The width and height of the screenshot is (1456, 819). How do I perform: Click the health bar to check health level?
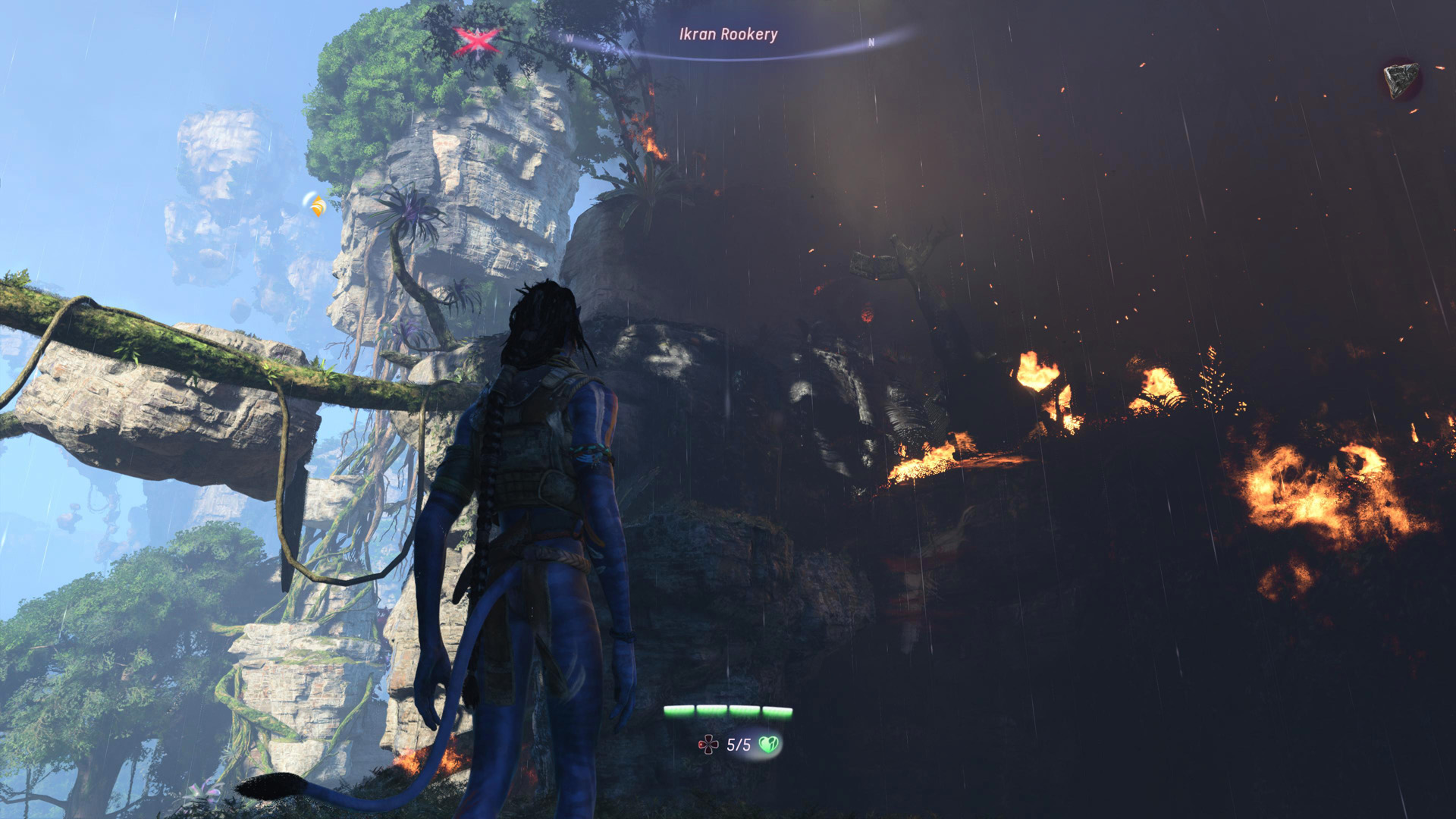pyautogui.click(x=728, y=711)
